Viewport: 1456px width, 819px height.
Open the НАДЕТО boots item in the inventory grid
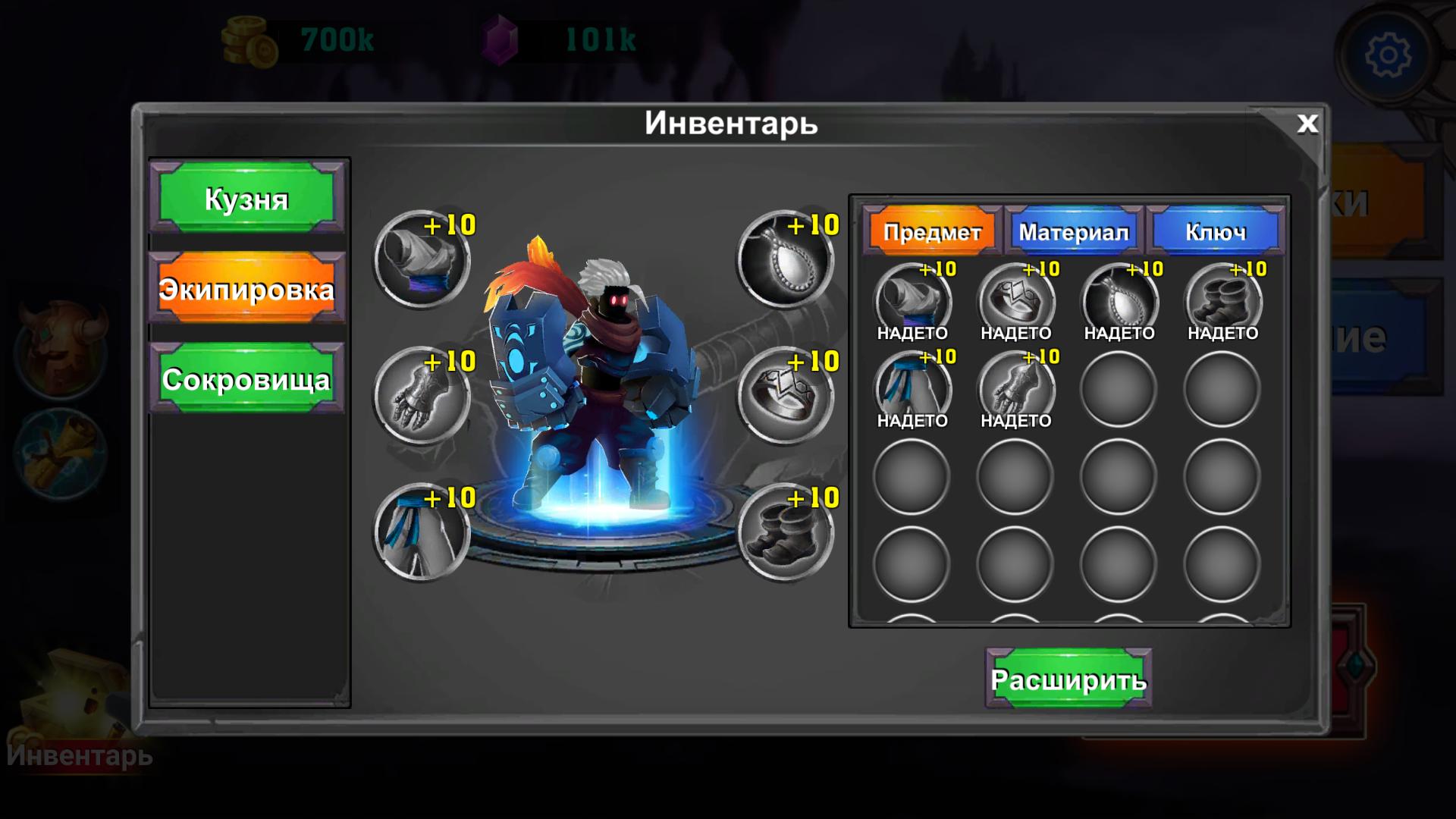point(1221,302)
